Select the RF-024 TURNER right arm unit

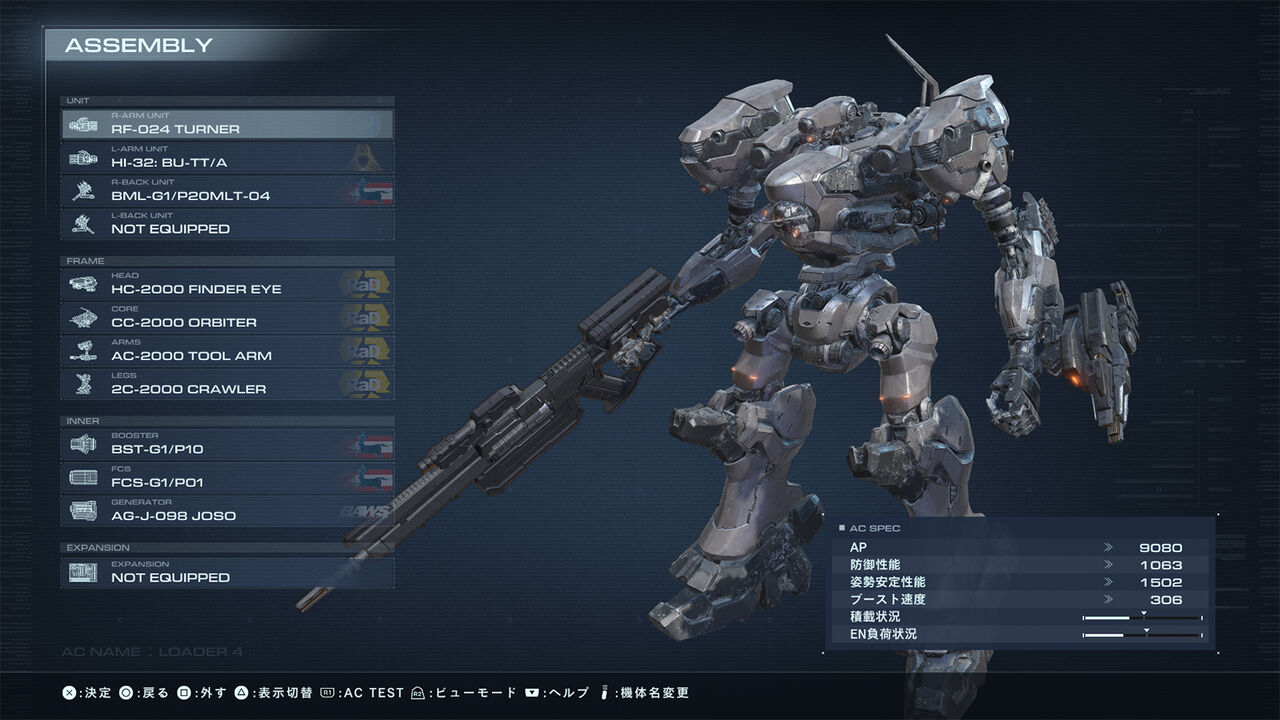(x=227, y=124)
